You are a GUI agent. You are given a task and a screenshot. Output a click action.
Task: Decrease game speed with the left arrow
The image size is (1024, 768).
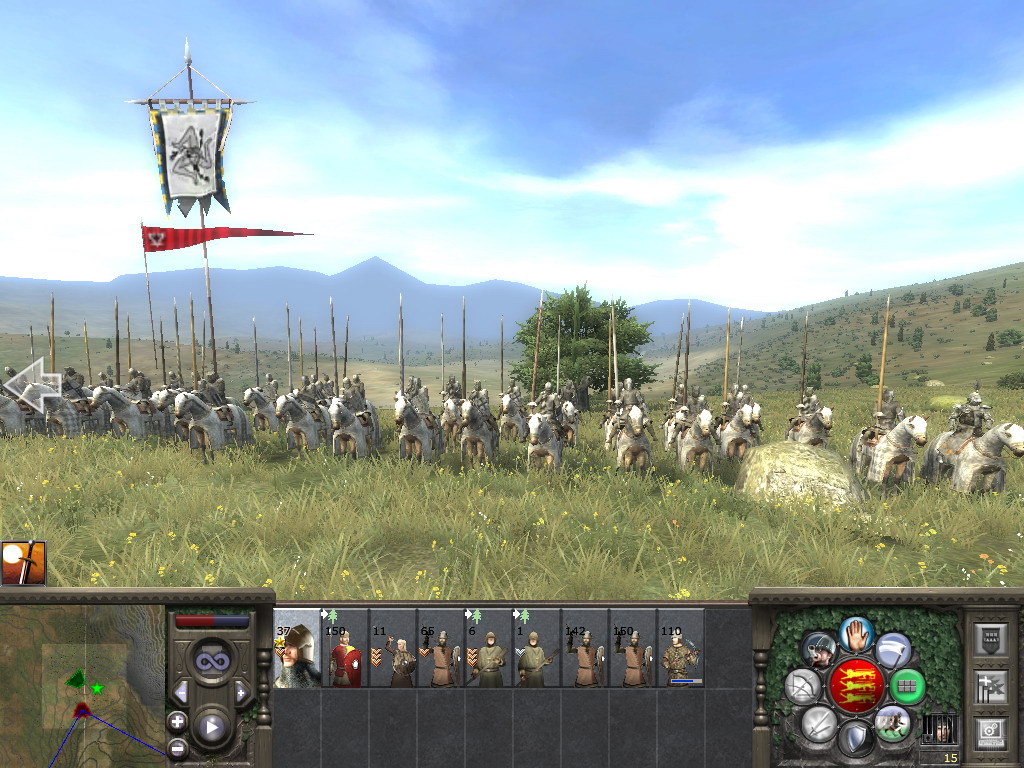click(181, 692)
